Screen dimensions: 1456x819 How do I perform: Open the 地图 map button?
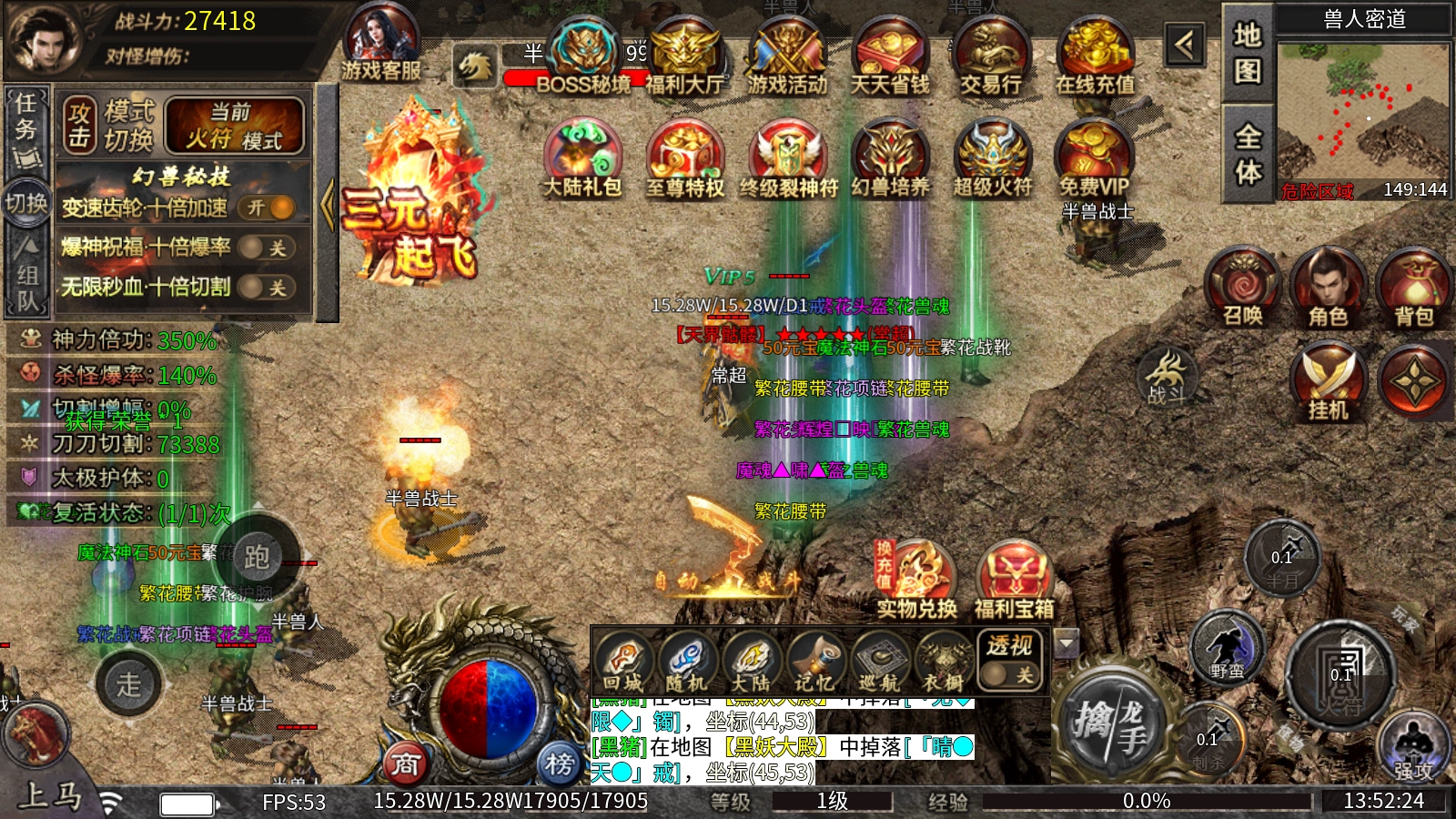pyautogui.click(x=1247, y=51)
